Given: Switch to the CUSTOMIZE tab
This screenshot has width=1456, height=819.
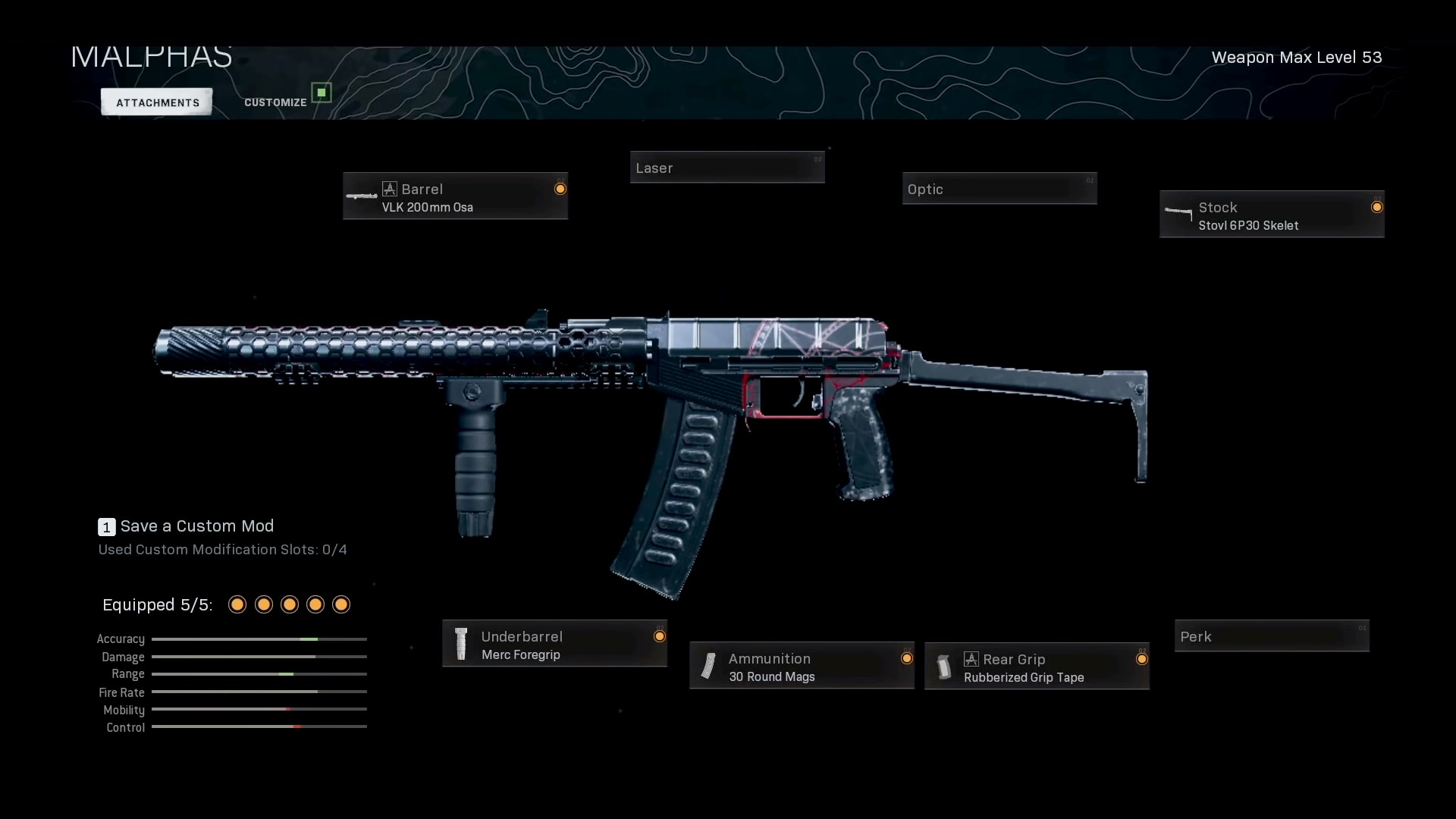Looking at the screenshot, I should coord(275,102).
